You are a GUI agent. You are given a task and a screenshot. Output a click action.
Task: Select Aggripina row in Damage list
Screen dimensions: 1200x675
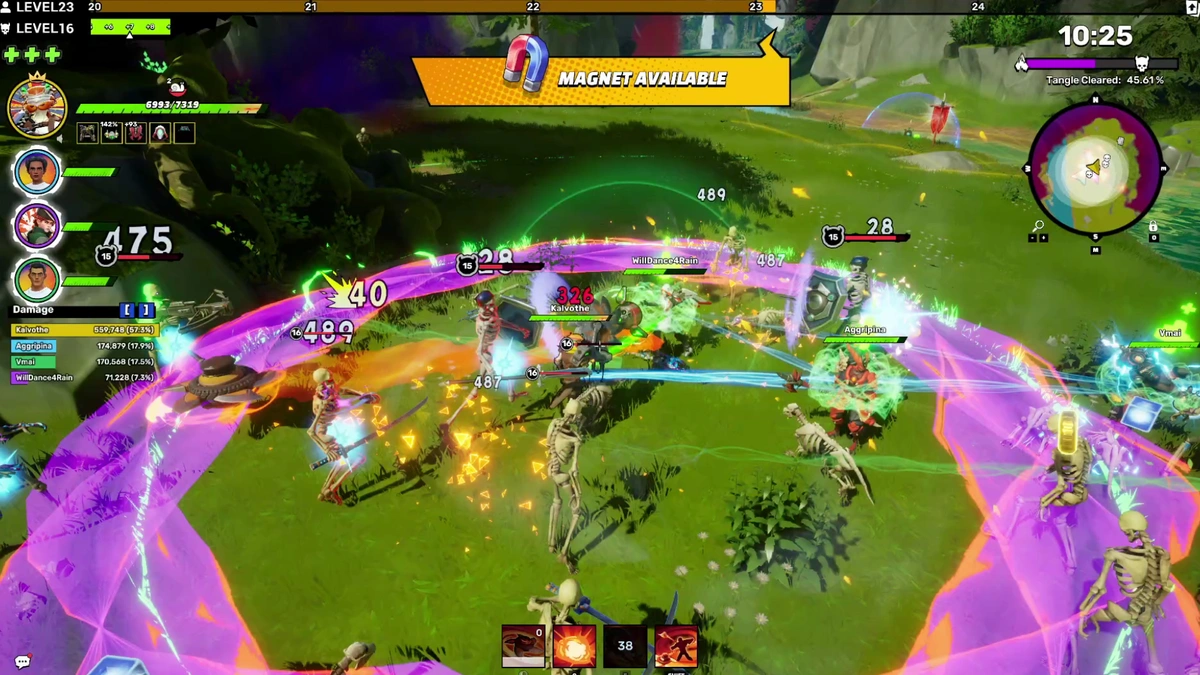(x=84, y=346)
